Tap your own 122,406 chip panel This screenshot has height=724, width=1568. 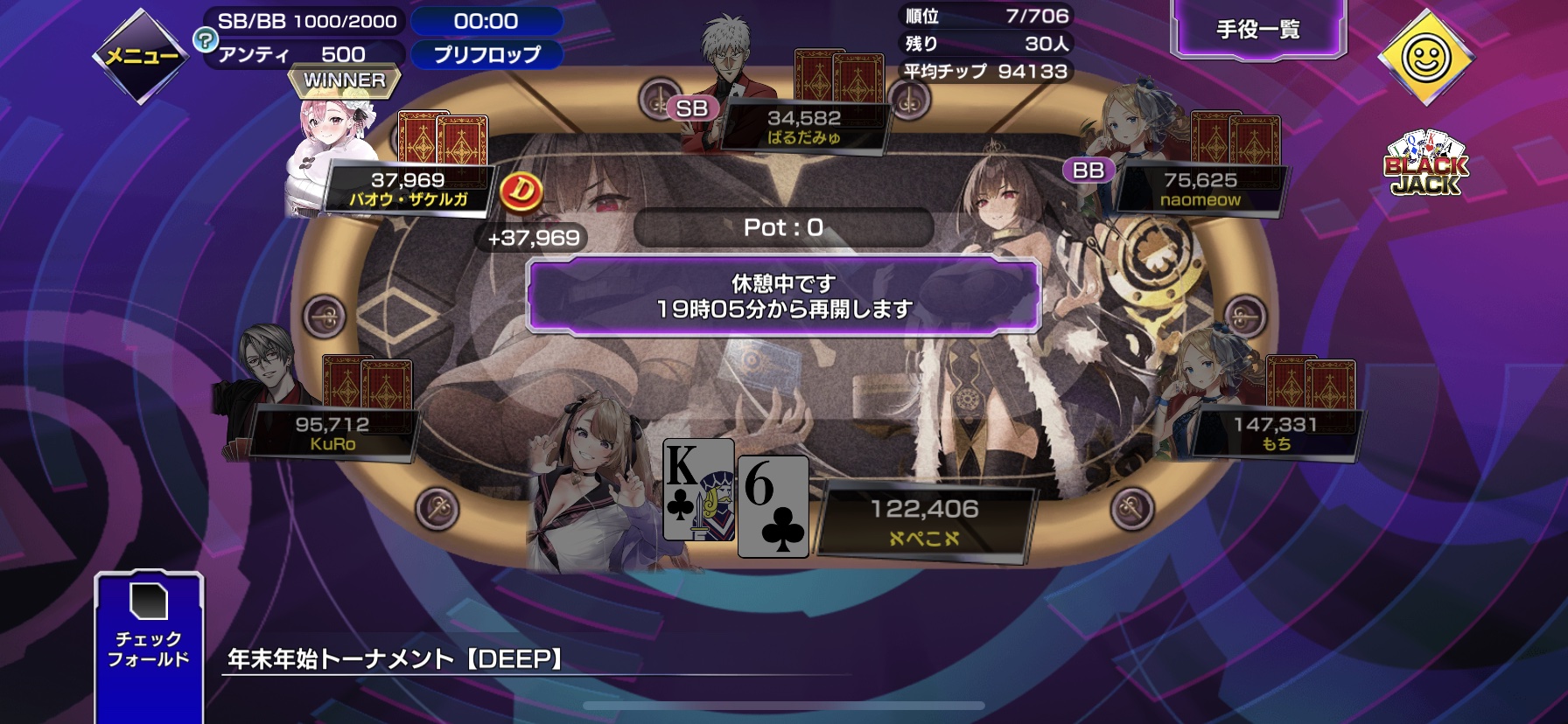coord(924,522)
